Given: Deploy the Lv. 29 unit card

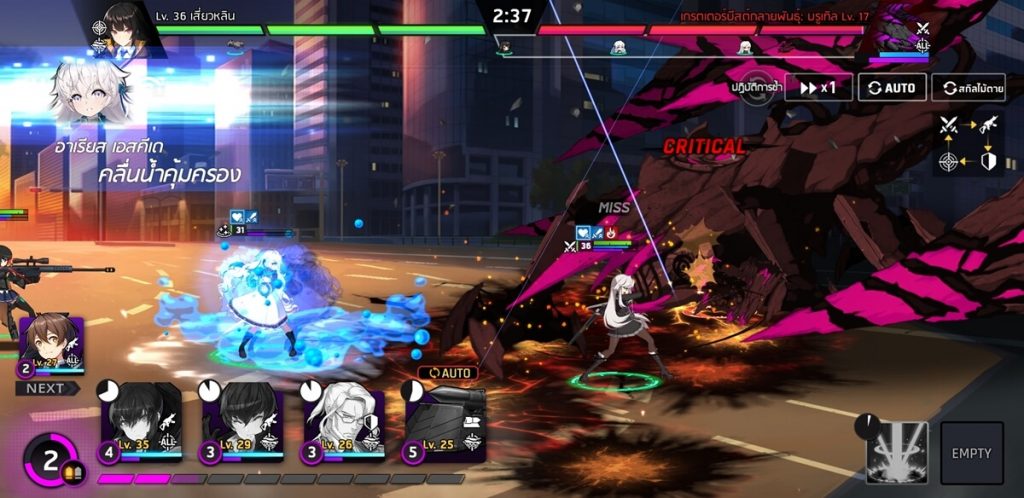Looking at the screenshot, I should [242, 421].
